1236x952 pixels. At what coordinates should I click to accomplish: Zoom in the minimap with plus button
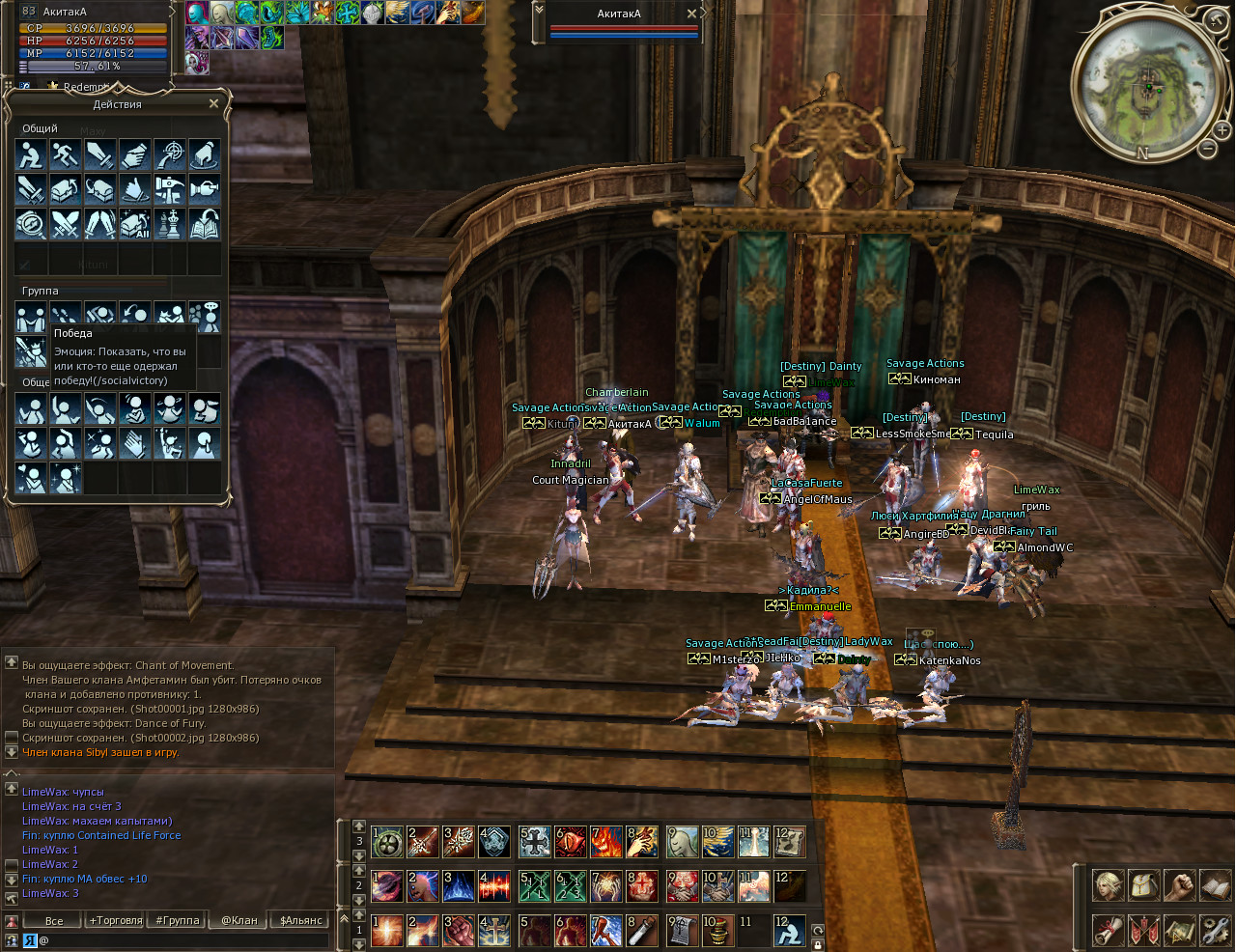coord(1222,129)
